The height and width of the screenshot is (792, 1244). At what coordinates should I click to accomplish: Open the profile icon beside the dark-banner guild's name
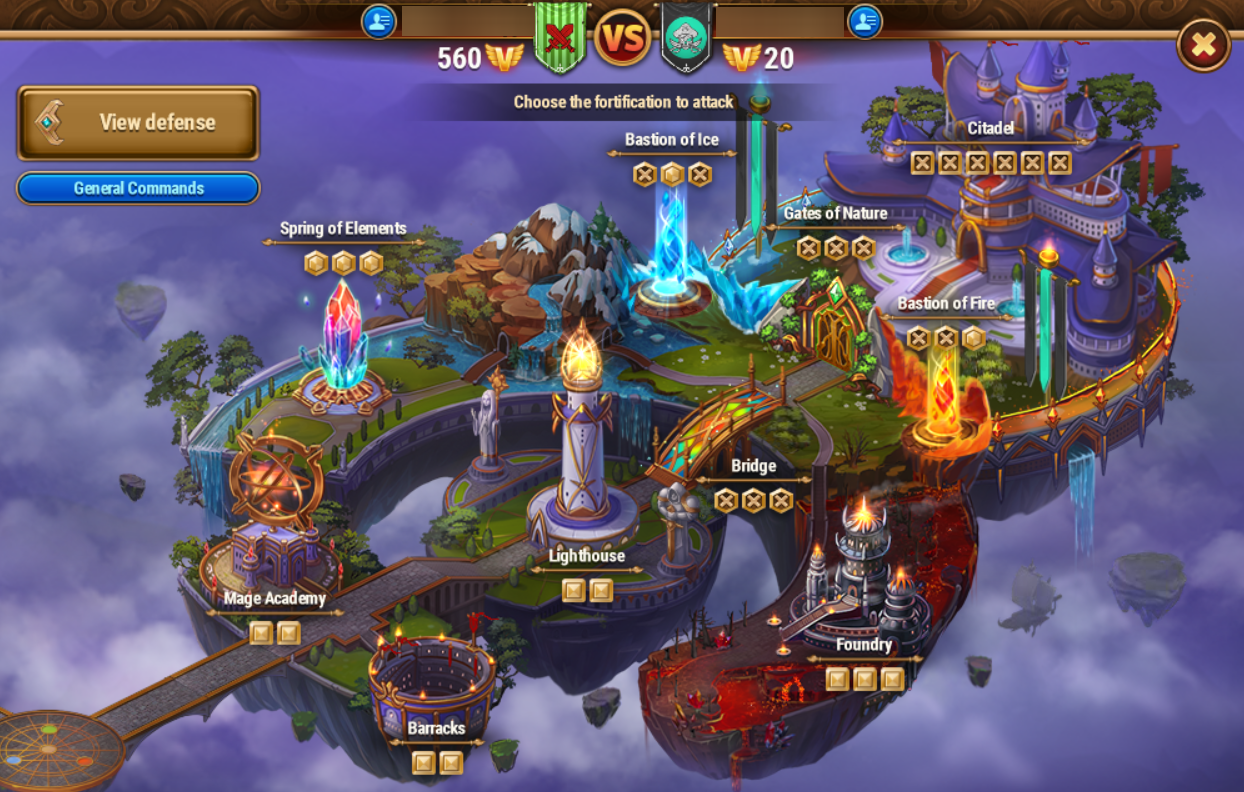click(865, 21)
